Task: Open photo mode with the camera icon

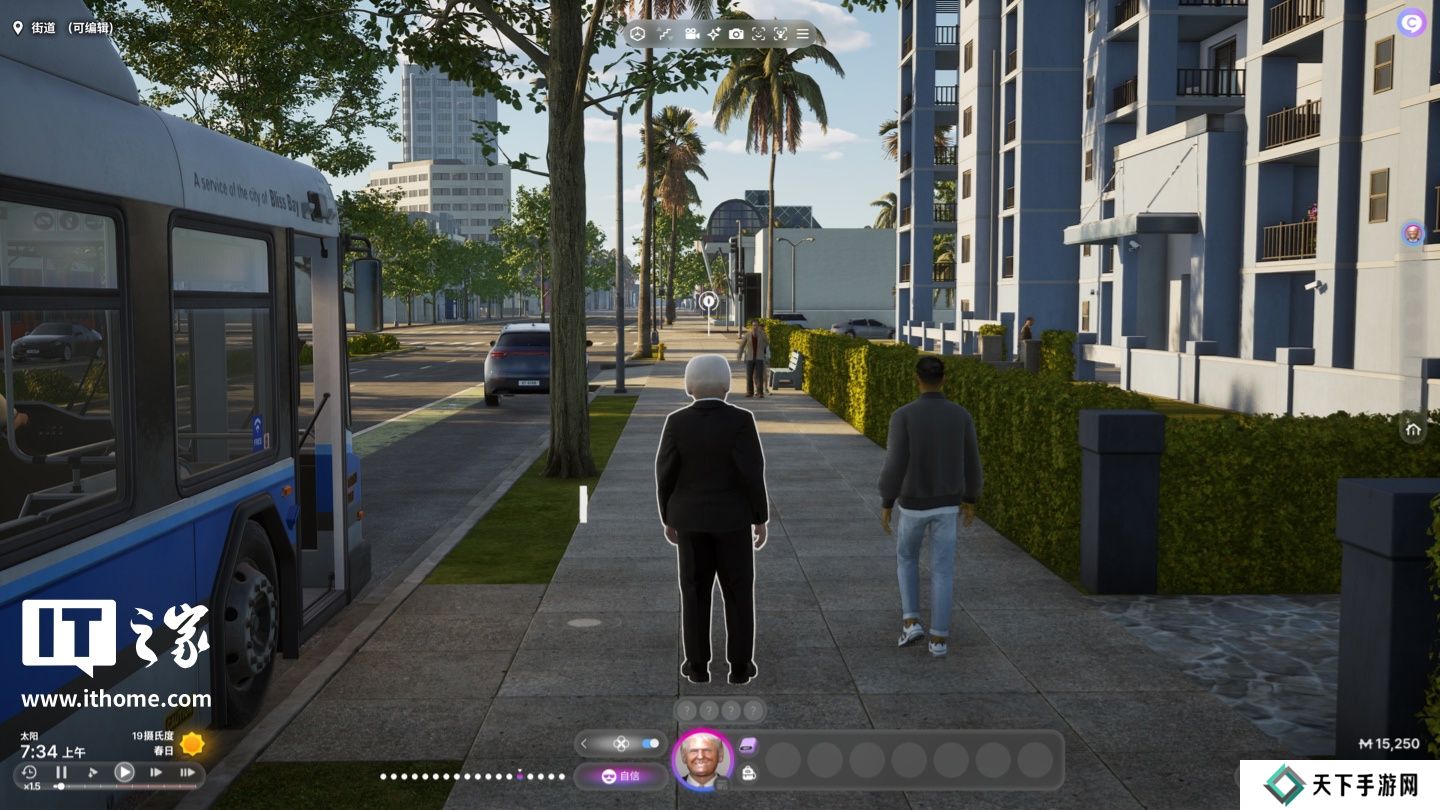Action: tap(736, 34)
